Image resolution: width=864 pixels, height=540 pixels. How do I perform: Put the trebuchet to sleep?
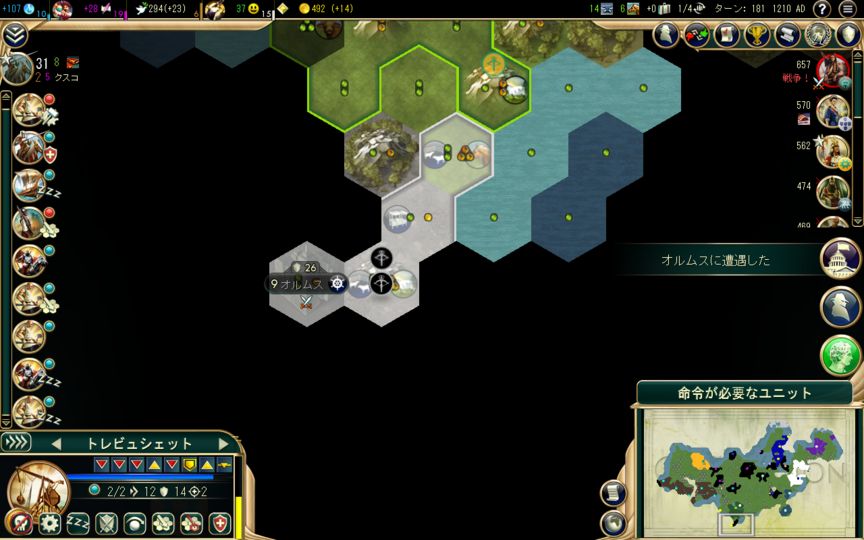(x=78, y=523)
